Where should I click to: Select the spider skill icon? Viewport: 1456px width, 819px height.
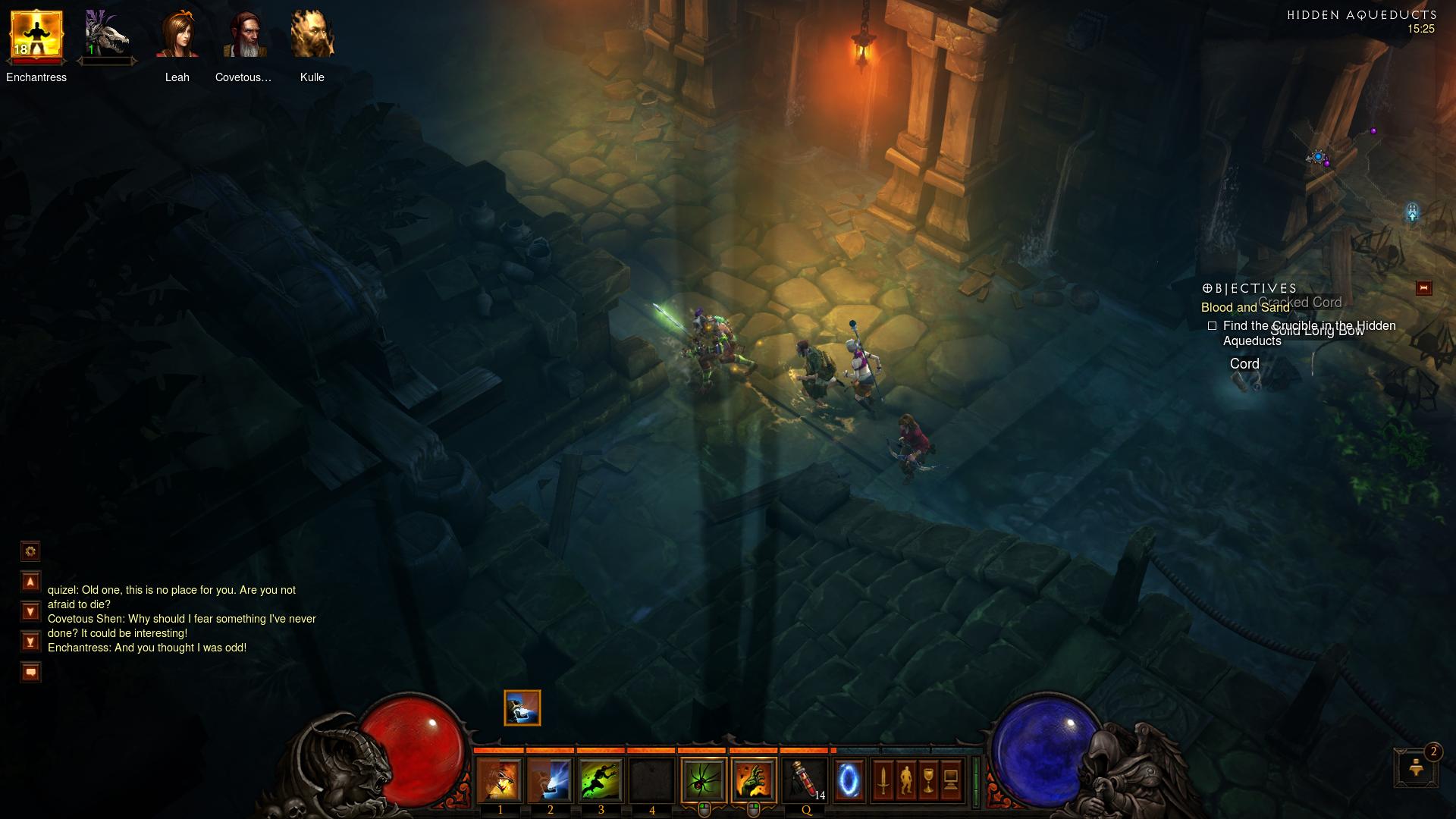point(704,780)
